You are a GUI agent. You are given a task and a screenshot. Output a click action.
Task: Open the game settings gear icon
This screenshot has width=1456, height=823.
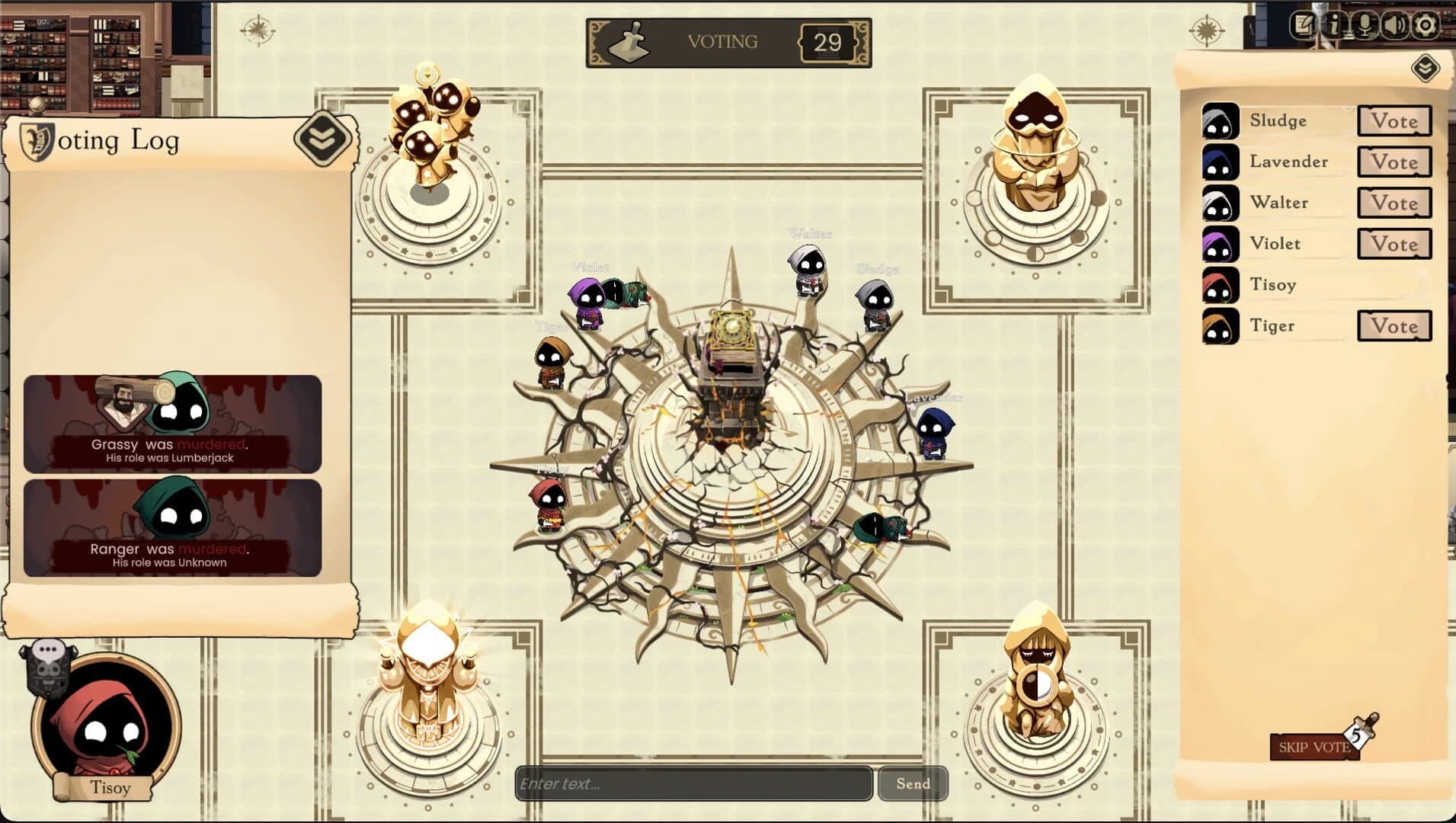tap(1426, 25)
